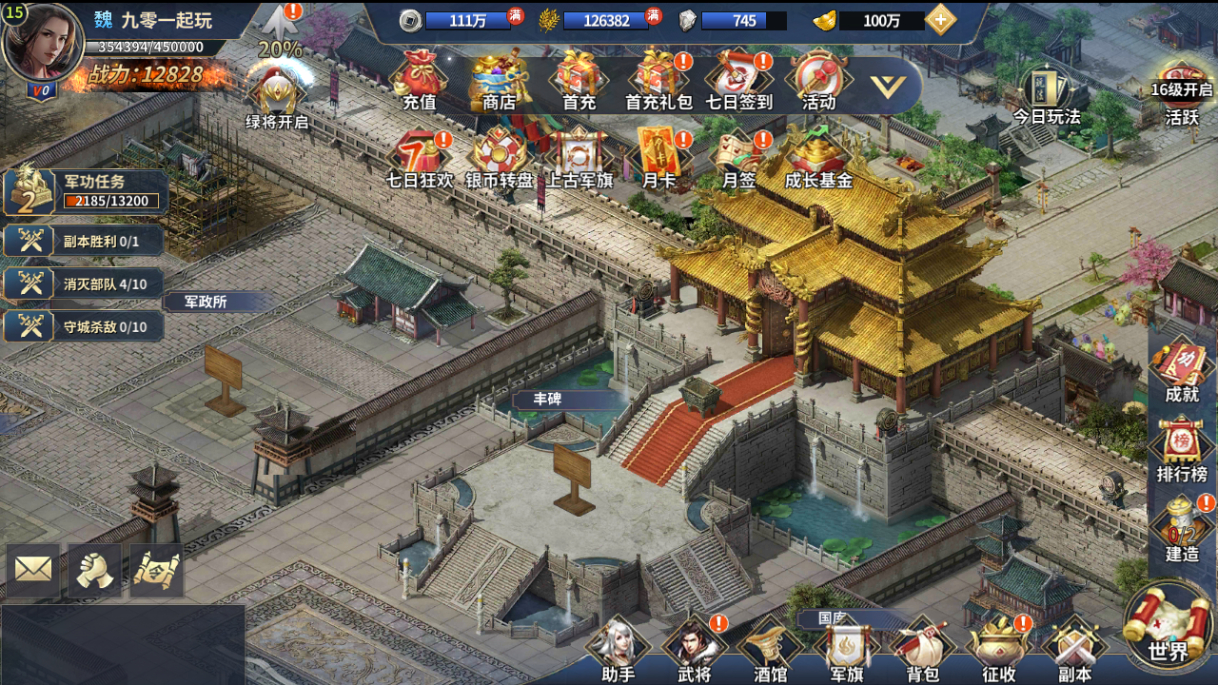Screen dimensions: 1218x685
Task: Open the 商店 shop
Action: (499, 80)
